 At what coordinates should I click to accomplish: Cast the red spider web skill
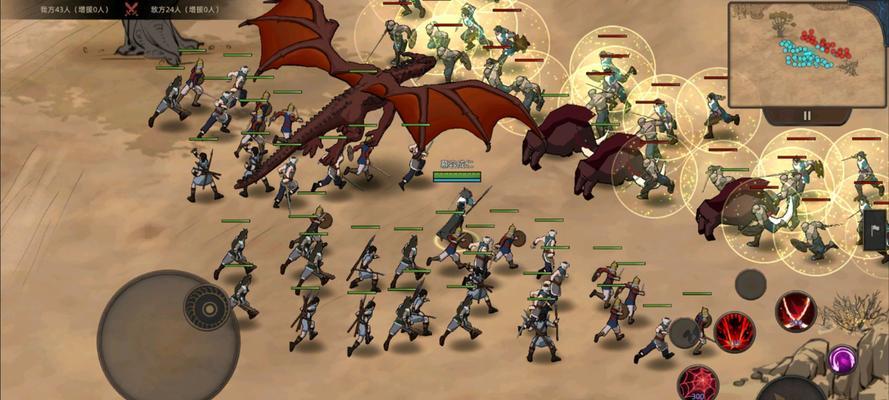[x=696, y=383]
